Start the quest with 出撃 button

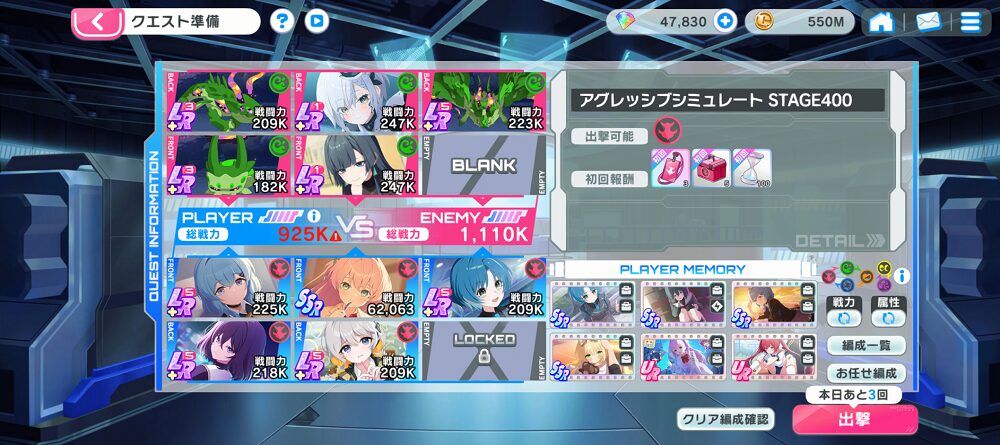[854, 420]
